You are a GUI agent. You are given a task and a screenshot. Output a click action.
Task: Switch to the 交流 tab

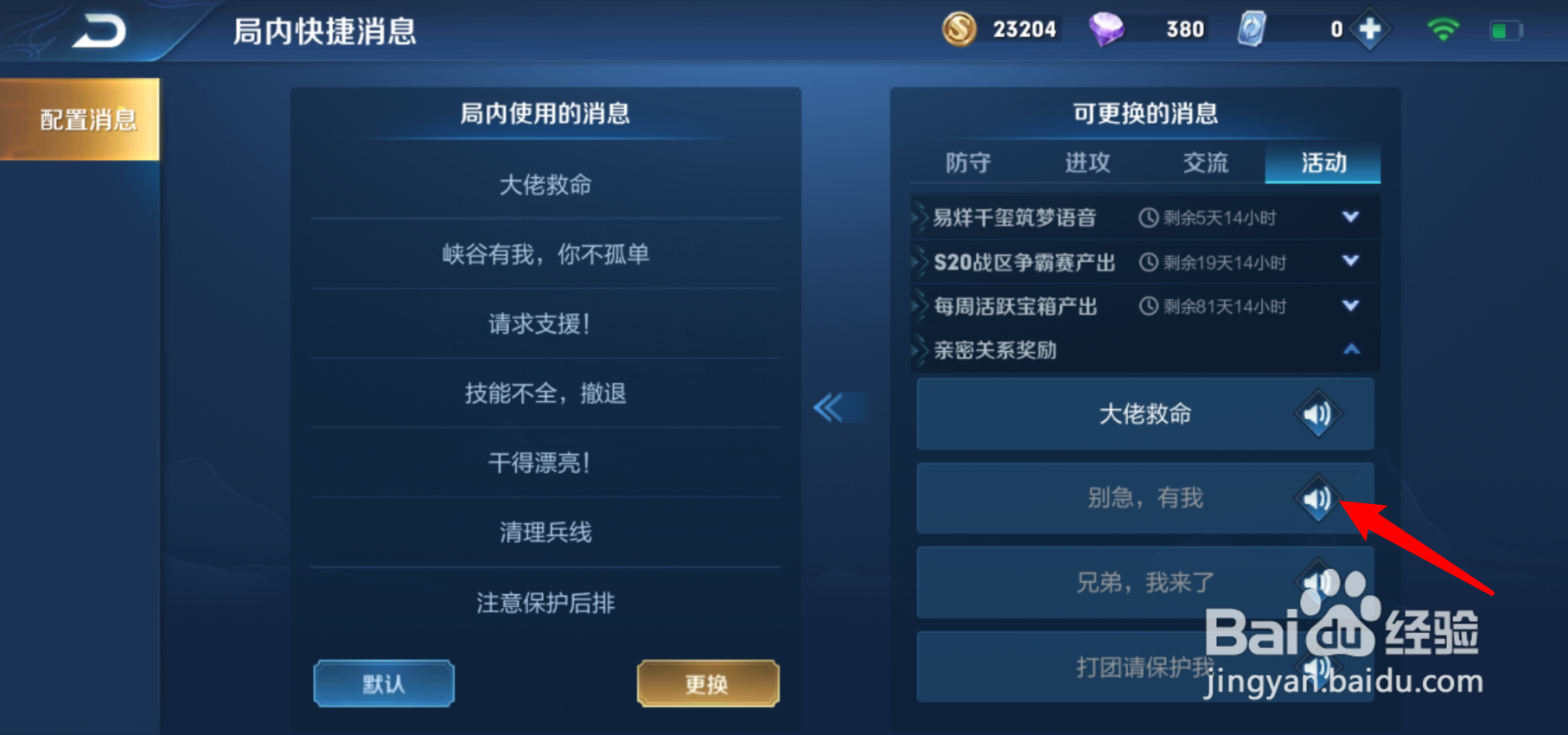1205,163
